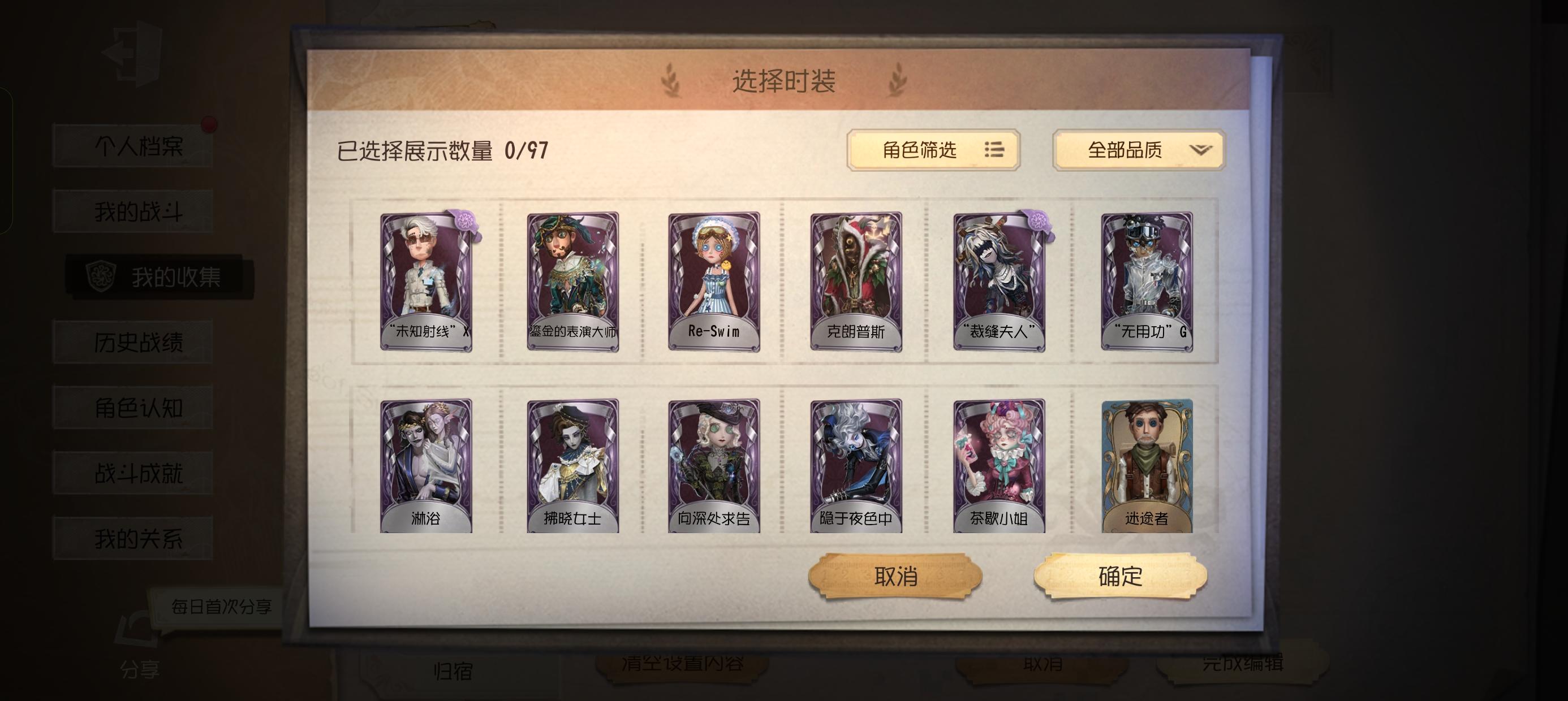Click the list icon inside 角色筛选
This screenshot has height=701, width=1568.
[994, 151]
